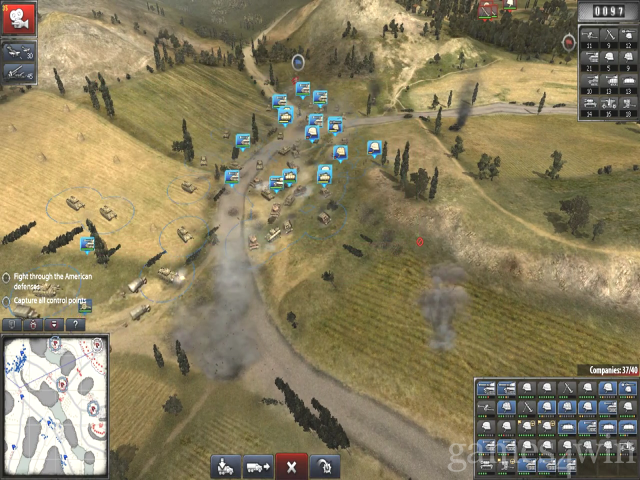Image resolution: width=640 pixels, height=480 pixels.
Task: Activate the truck with arrow command button
Action: 258,466
